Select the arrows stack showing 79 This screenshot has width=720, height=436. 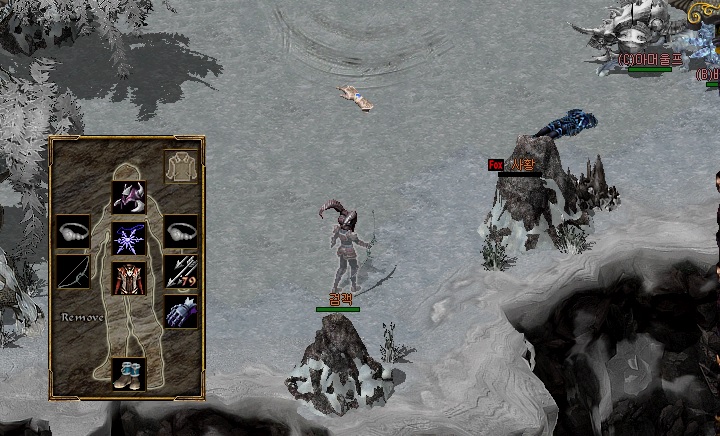pos(181,271)
